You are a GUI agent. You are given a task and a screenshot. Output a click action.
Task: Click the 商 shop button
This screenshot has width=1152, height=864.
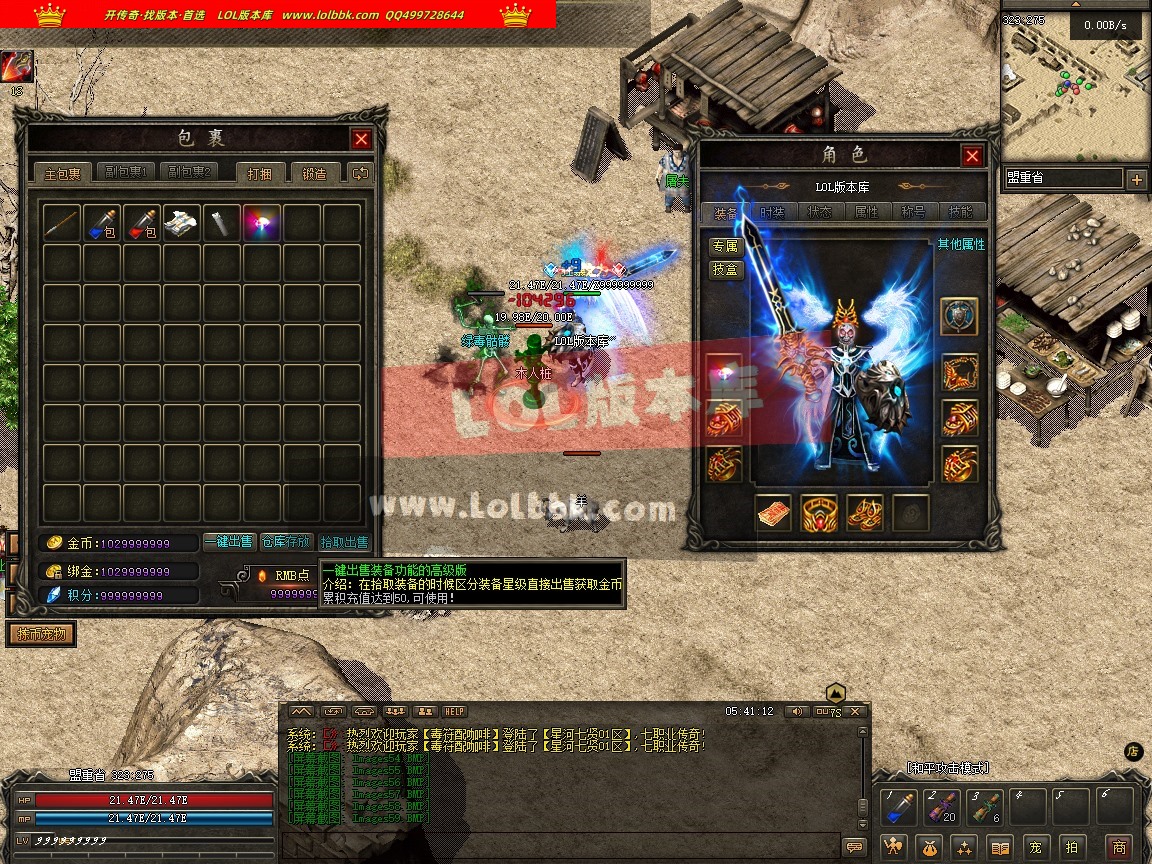1119,847
